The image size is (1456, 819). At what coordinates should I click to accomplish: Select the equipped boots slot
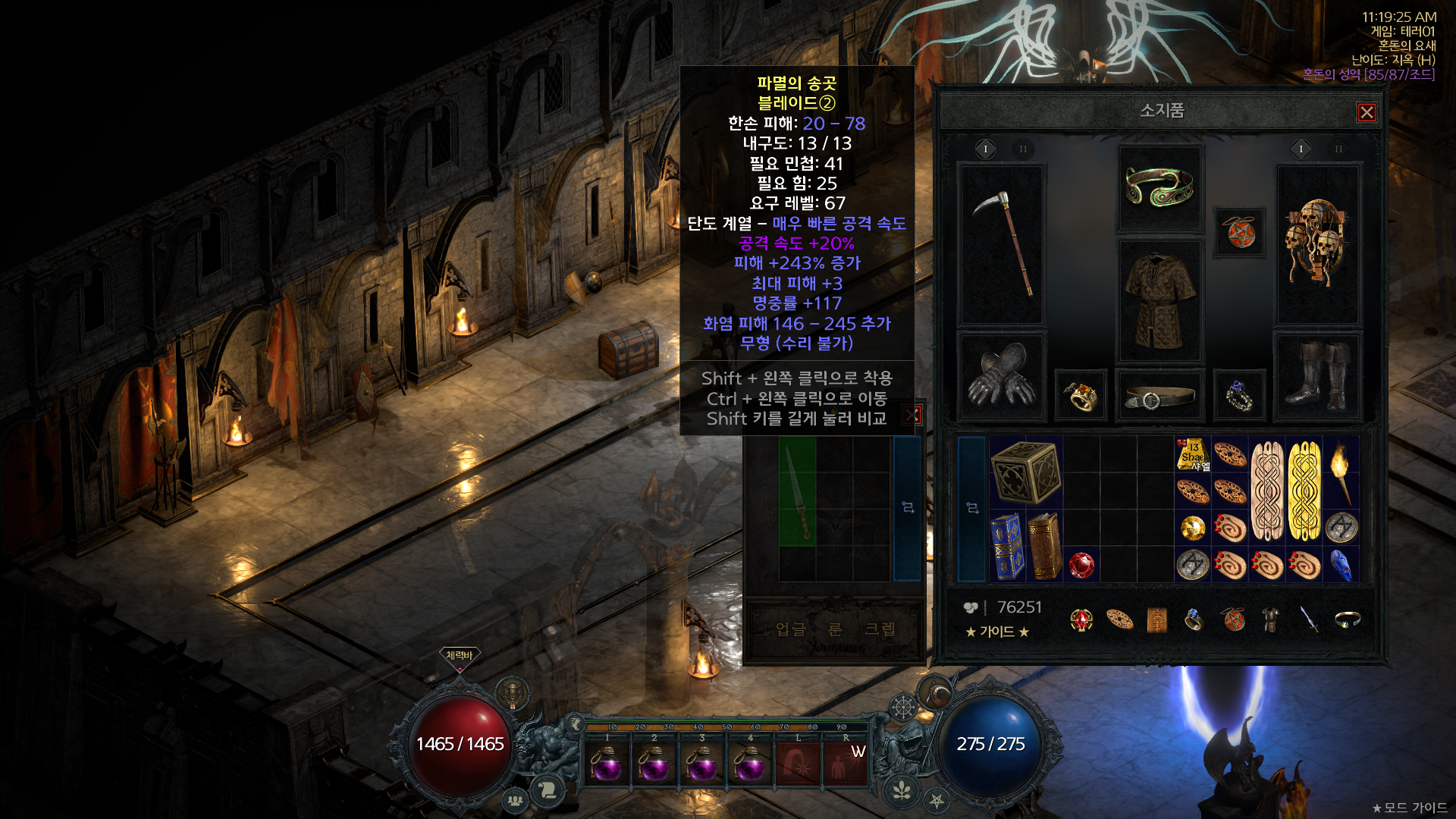pos(1318,375)
